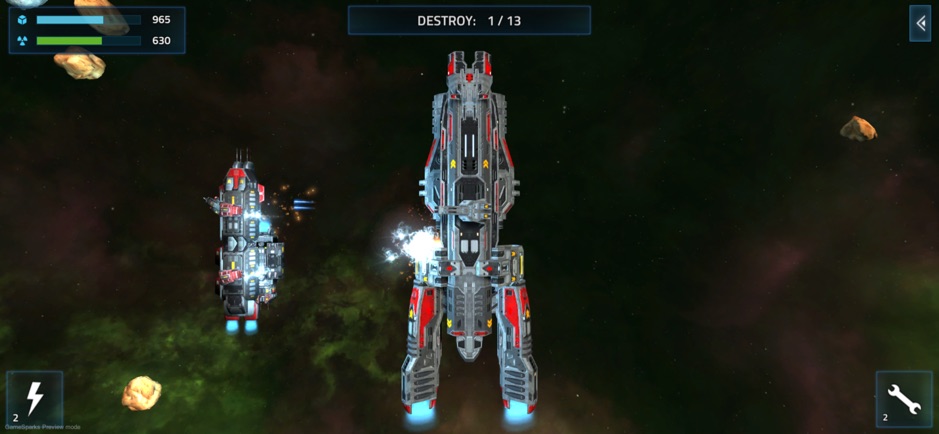939x434 pixels.
Task: Use the wrench repair ability
Action: coord(903,399)
